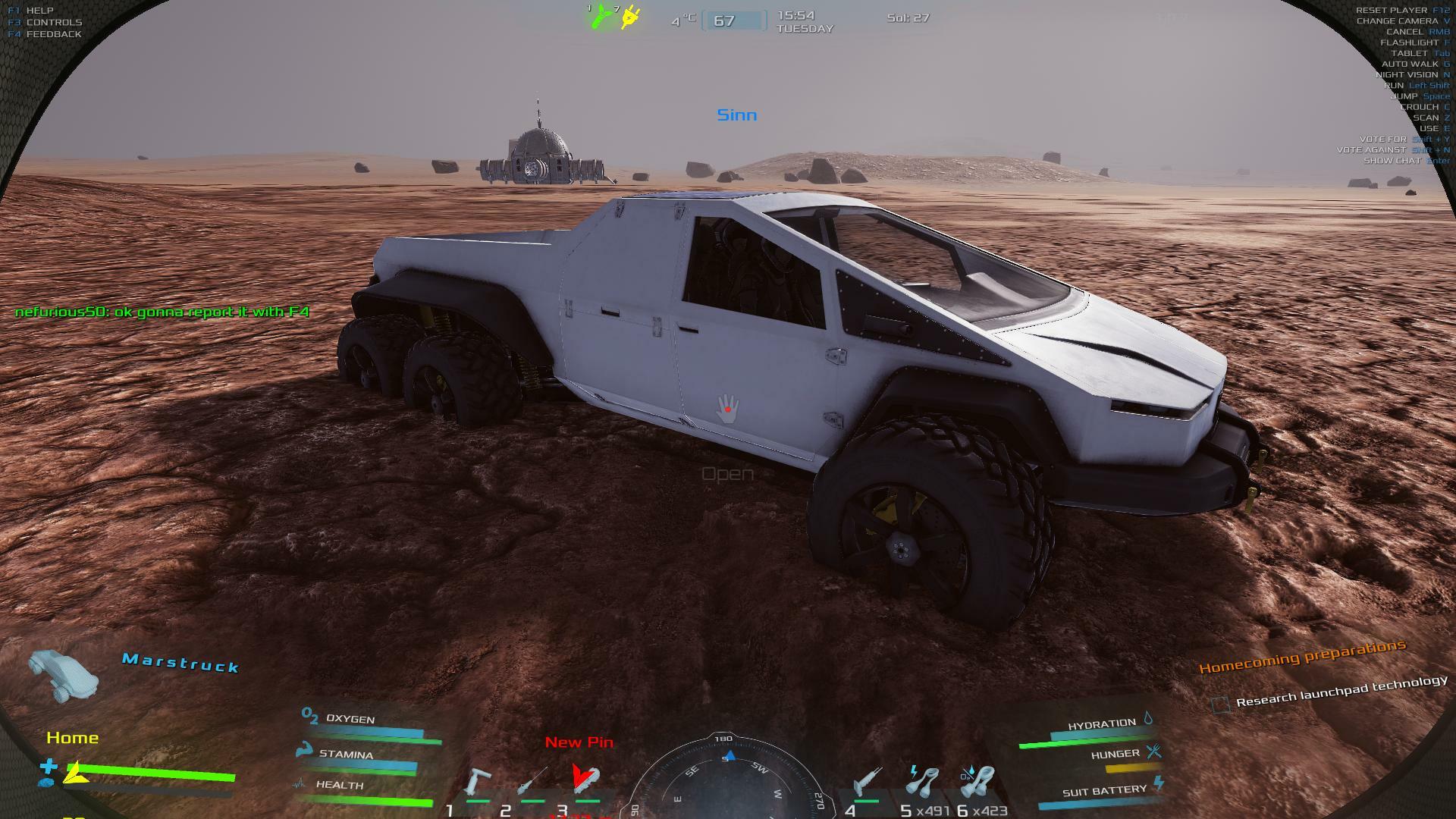Click the Marstruck vehicle icon
The width and height of the screenshot is (1456, 819).
pos(64,674)
